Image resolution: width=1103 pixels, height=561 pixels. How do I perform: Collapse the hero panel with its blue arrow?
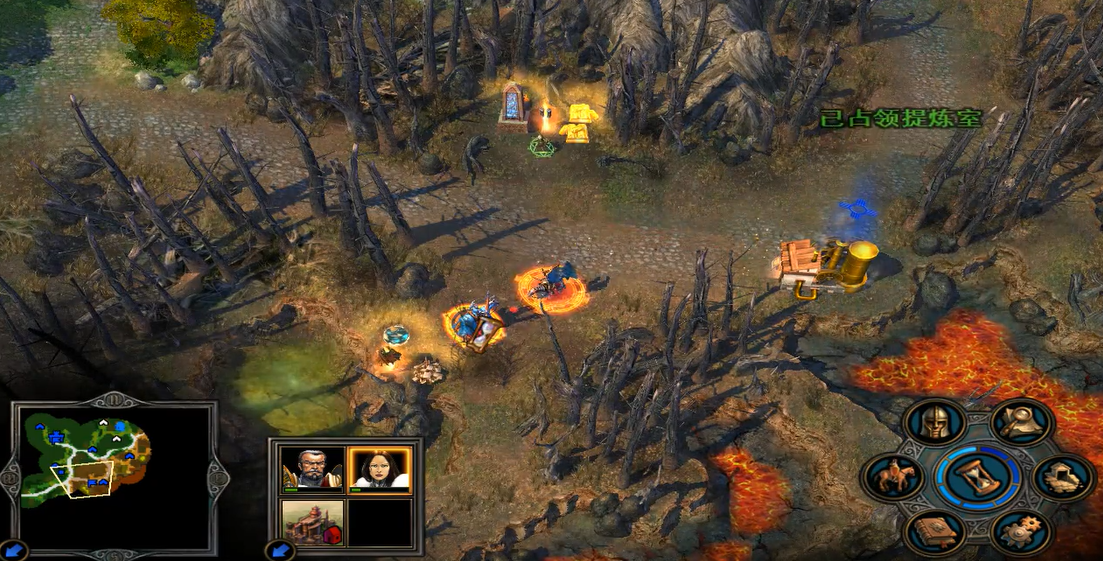pyautogui.click(x=279, y=549)
